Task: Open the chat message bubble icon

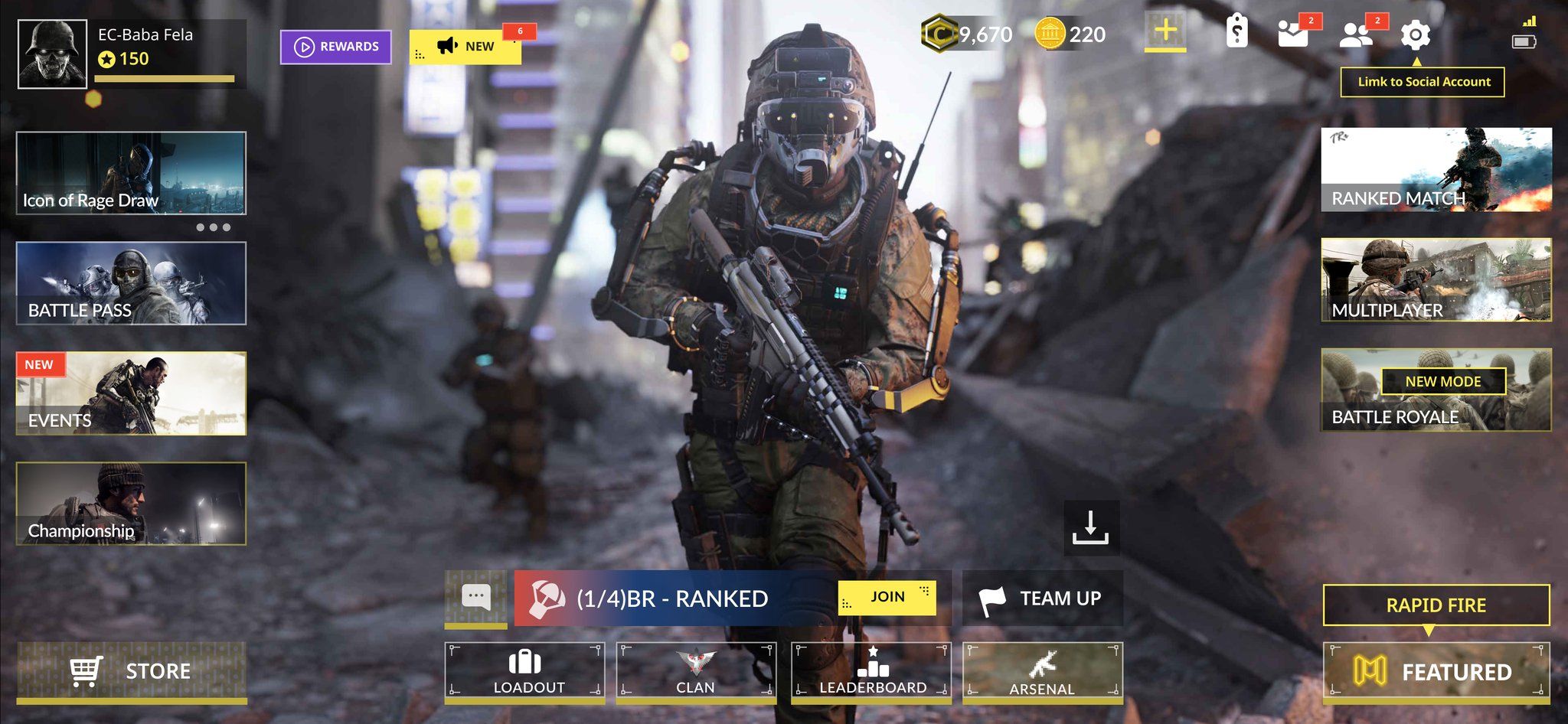Action: click(x=476, y=597)
